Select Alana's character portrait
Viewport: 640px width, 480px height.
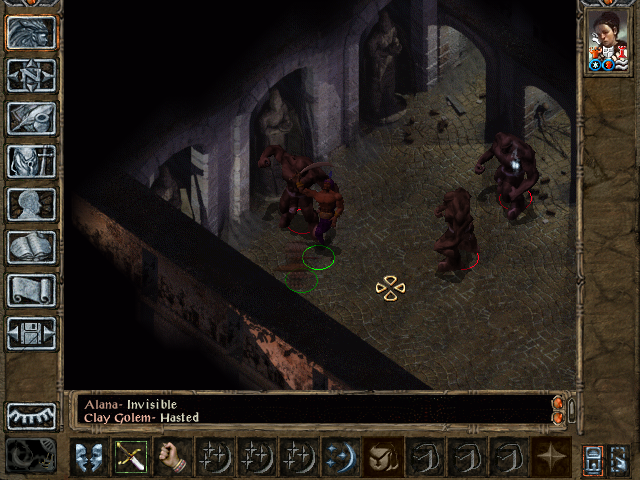(608, 42)
